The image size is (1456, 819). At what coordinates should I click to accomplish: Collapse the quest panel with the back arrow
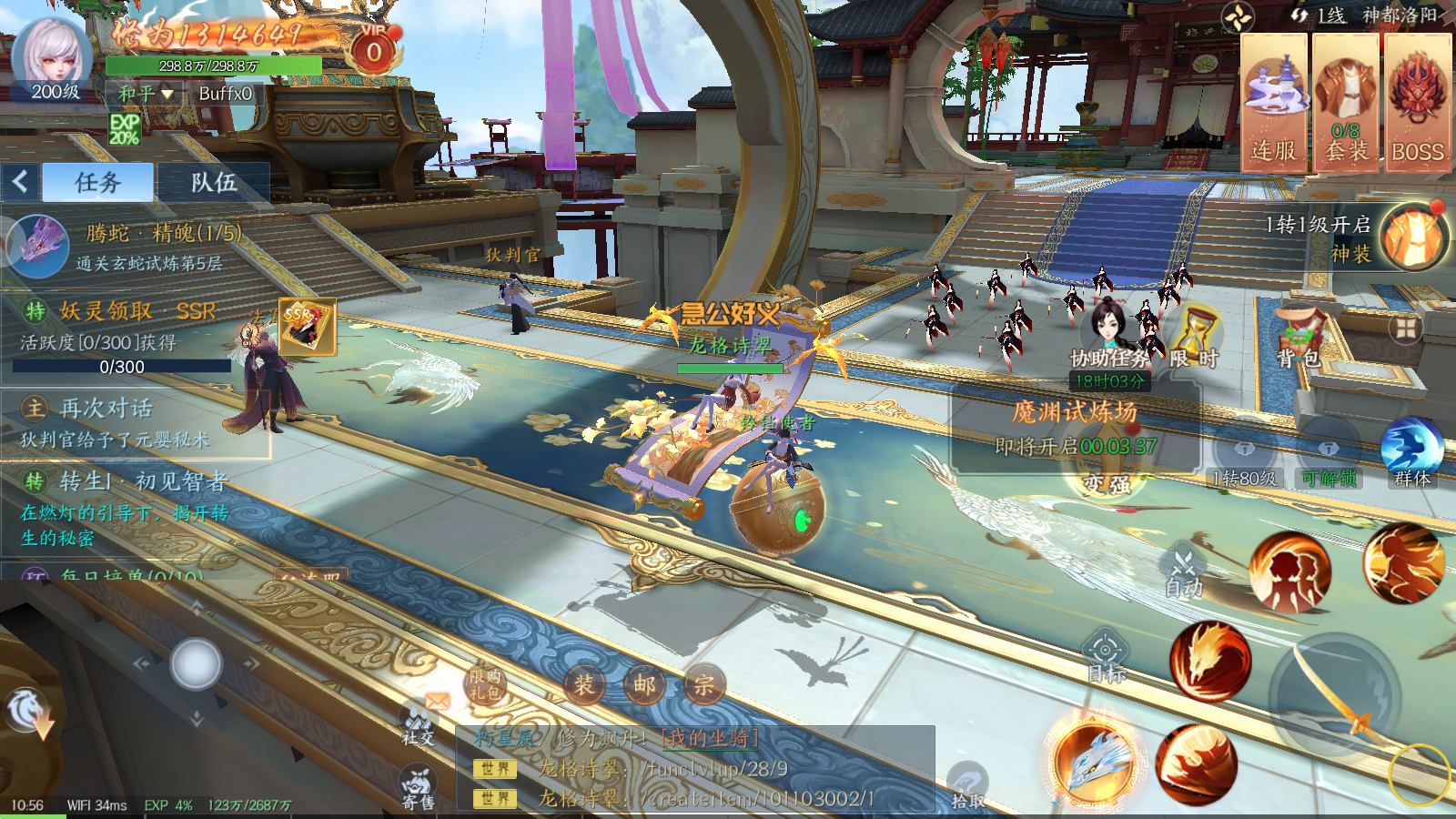pos(20,182)
